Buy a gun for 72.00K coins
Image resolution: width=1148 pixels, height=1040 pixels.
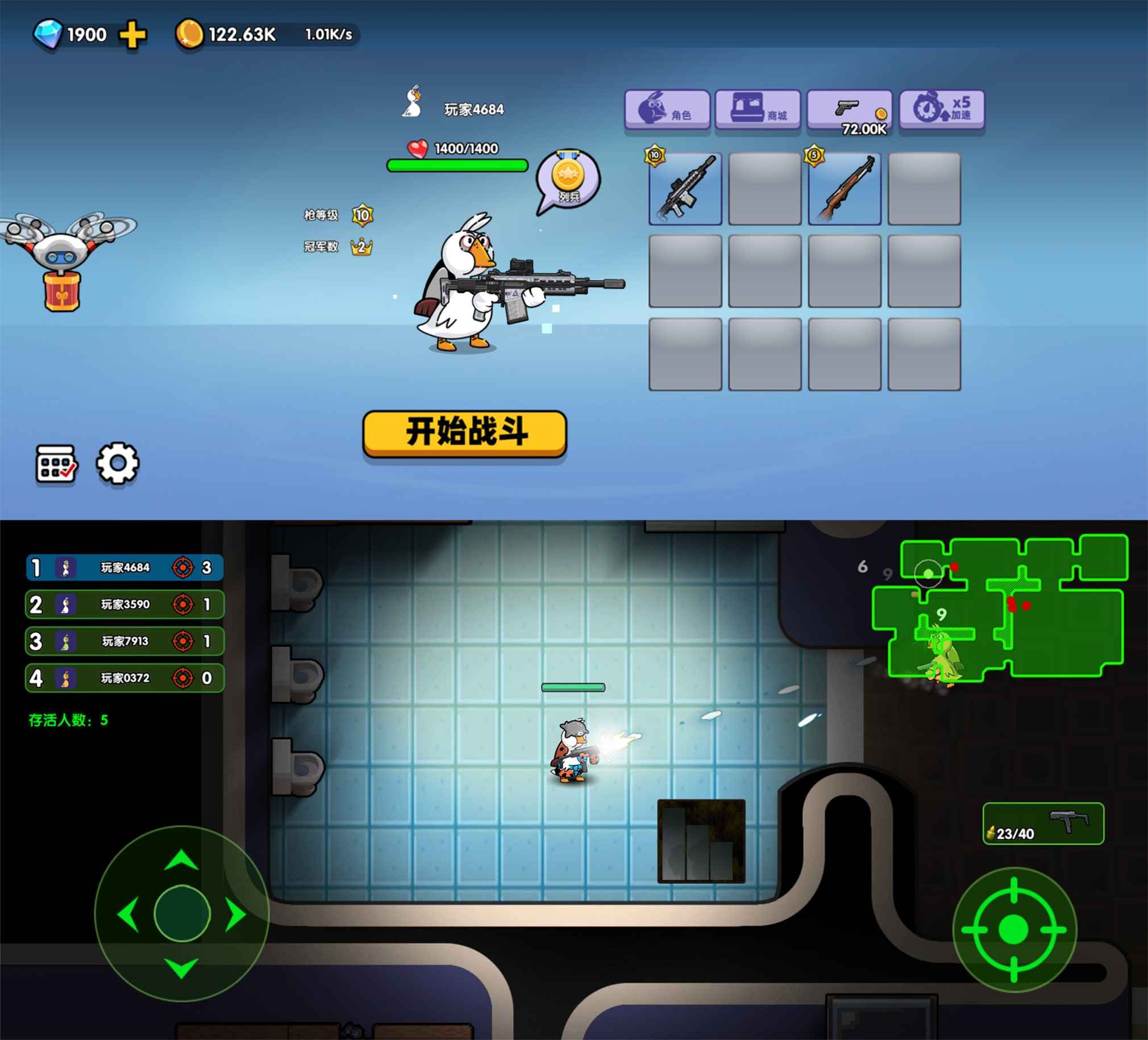pyautogui.click(x=849, y=110)
